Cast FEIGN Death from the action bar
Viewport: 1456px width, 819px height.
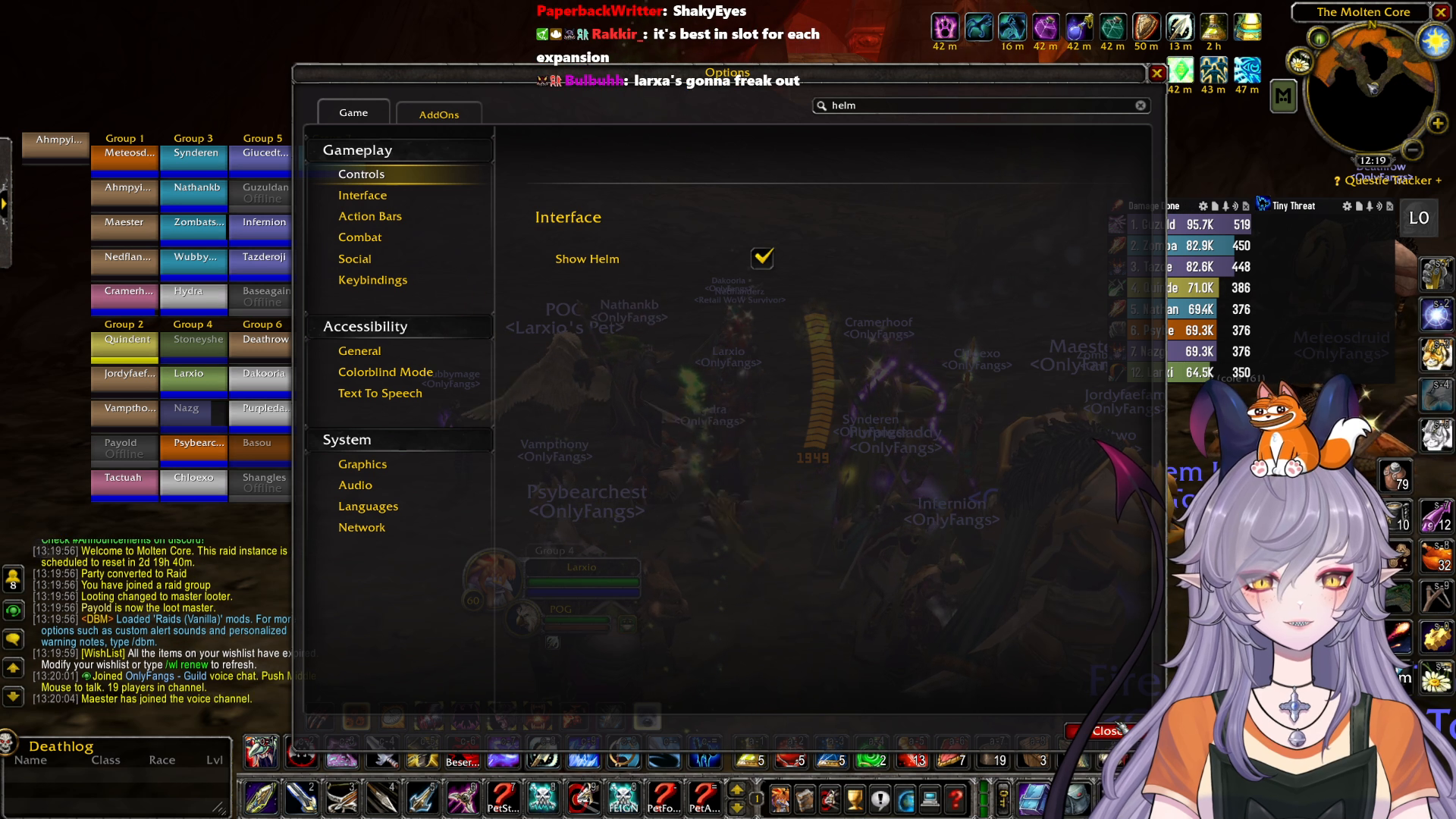(x=623, y=796)
